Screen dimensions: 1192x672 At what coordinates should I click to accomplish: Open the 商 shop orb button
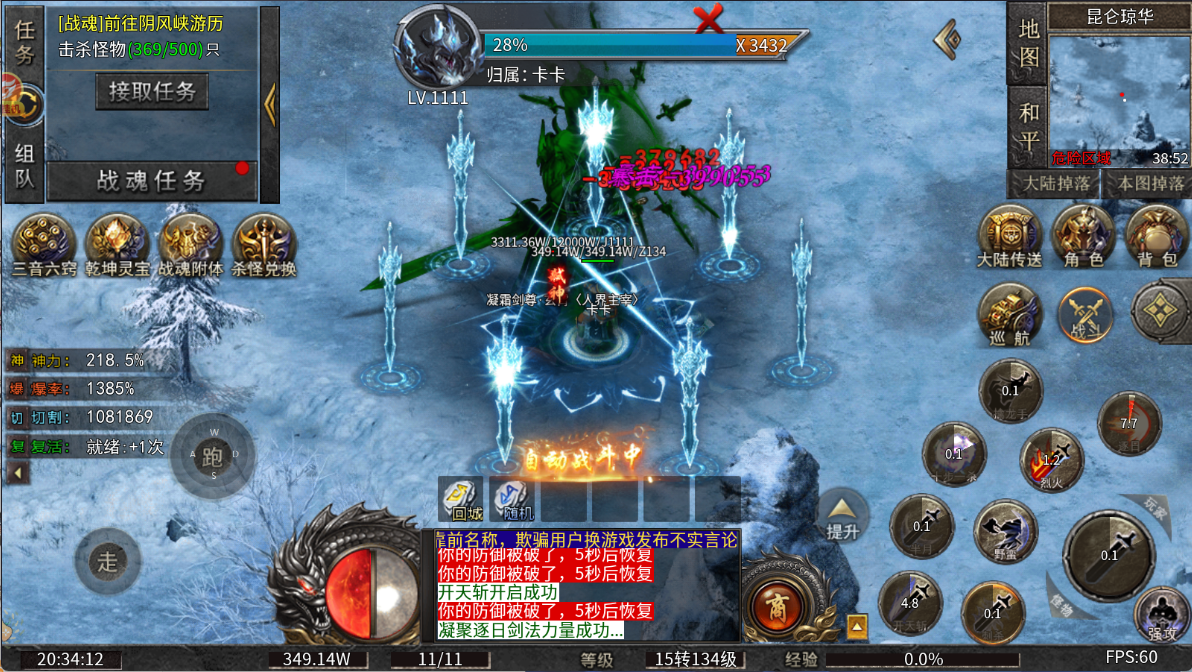775,604
